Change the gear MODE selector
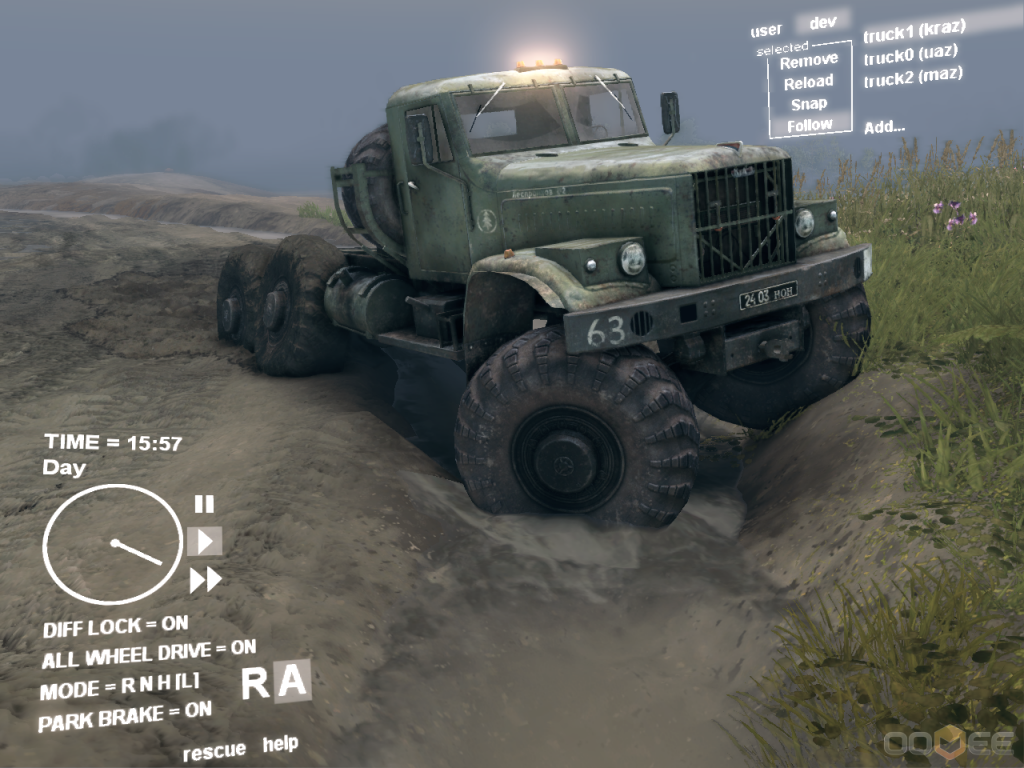1024x768 pixels. pos(119,687)
